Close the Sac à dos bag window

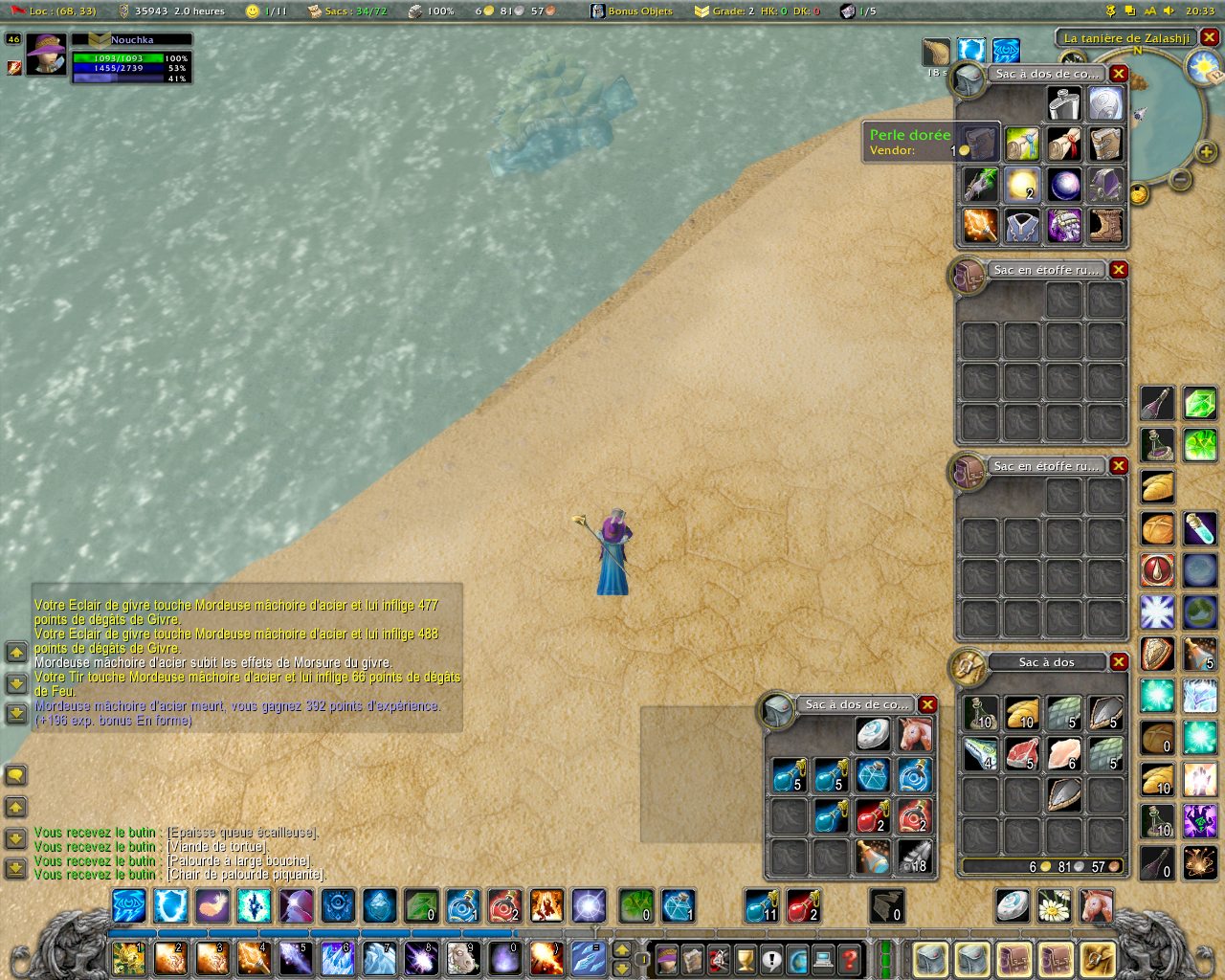pyautogui.click(x=1118, y=662)
